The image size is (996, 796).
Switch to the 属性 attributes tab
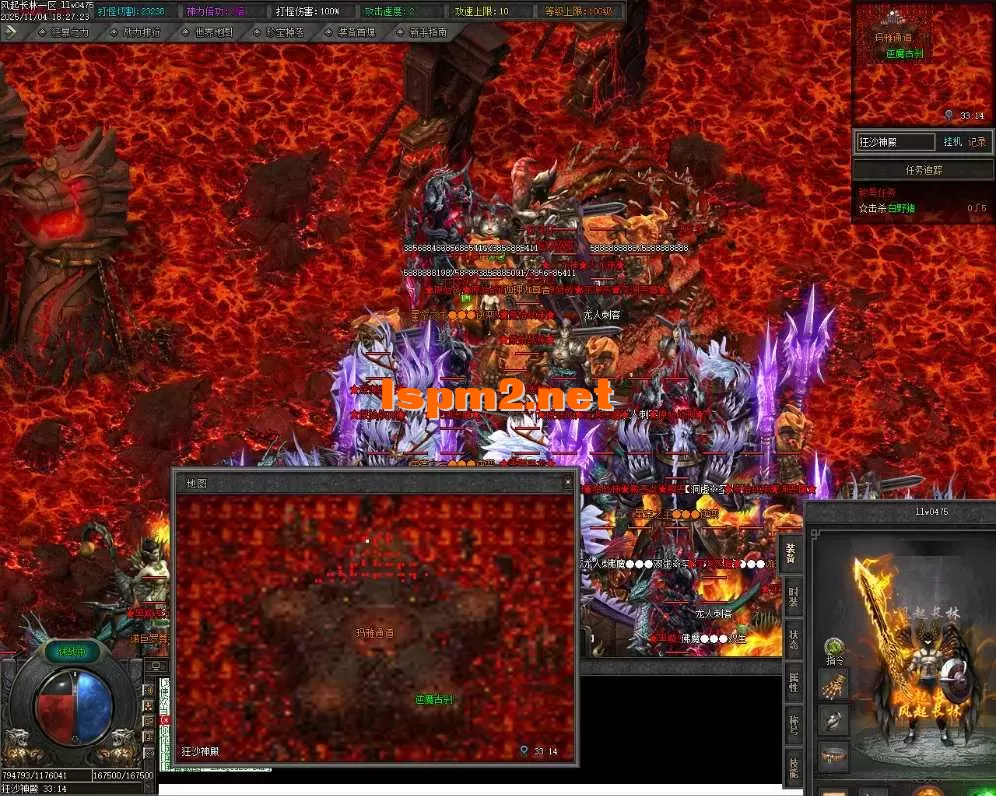click(x=791, y=684)
